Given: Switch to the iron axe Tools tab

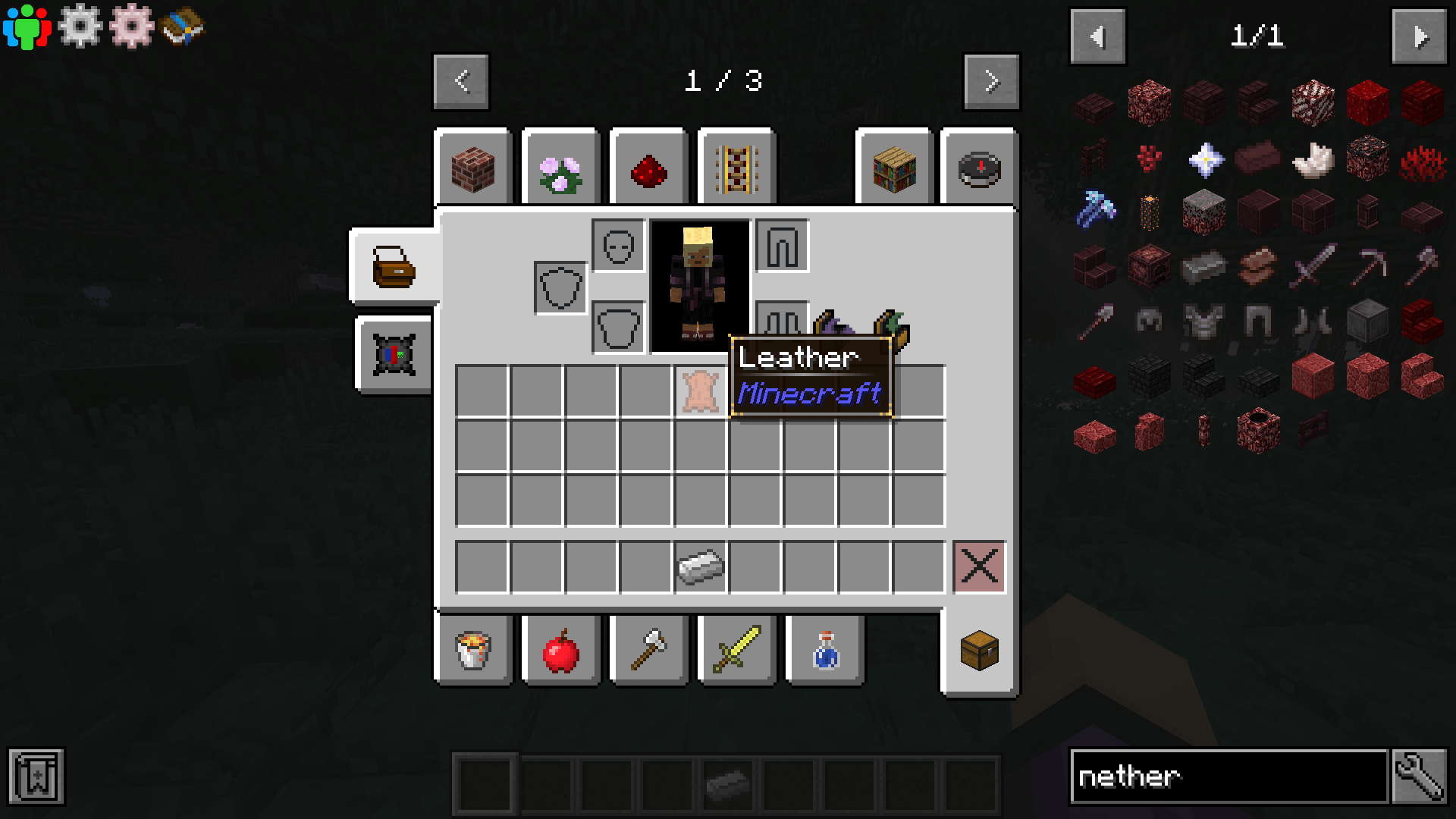Looking at the screenshot, I should pos(649,650).
